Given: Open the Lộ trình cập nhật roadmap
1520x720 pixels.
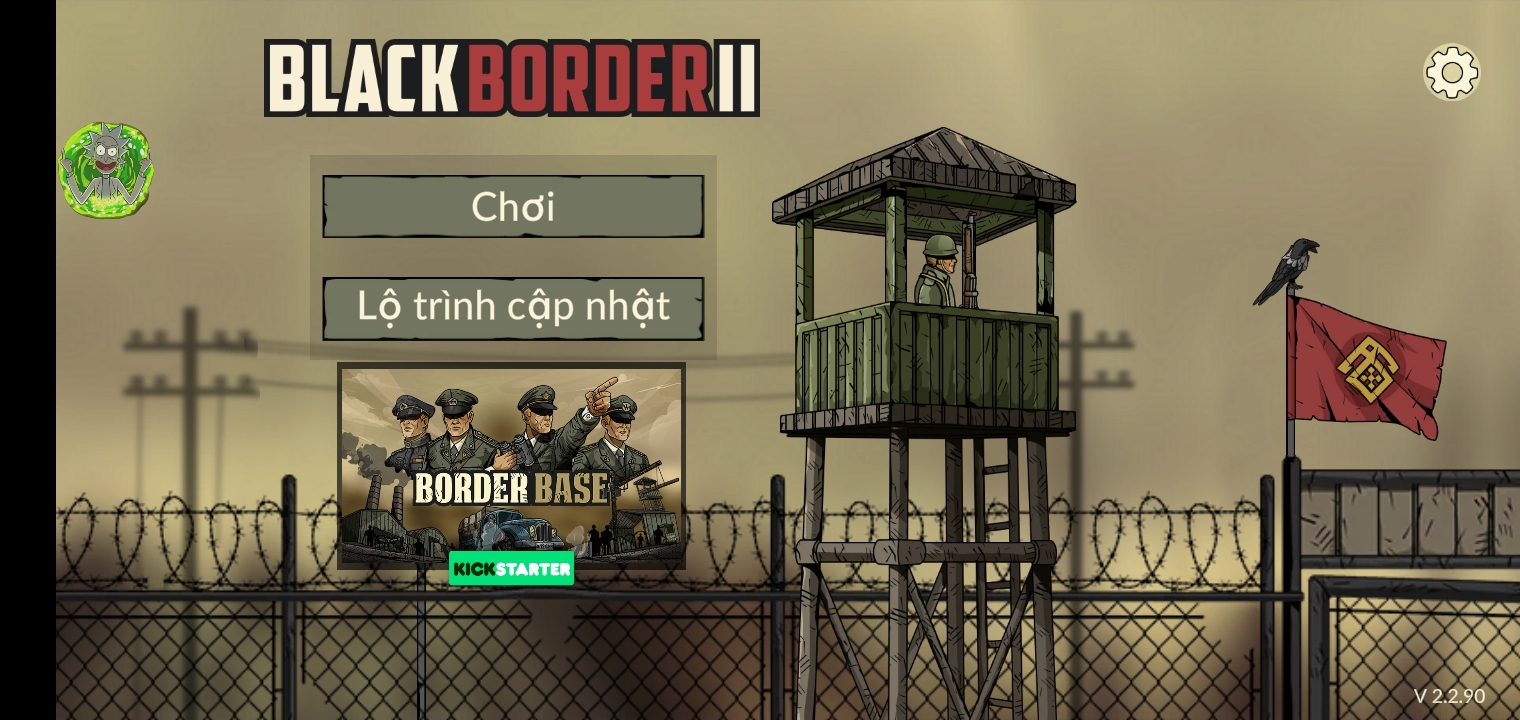Looking at the screenshot, I should tap(513, 308).
